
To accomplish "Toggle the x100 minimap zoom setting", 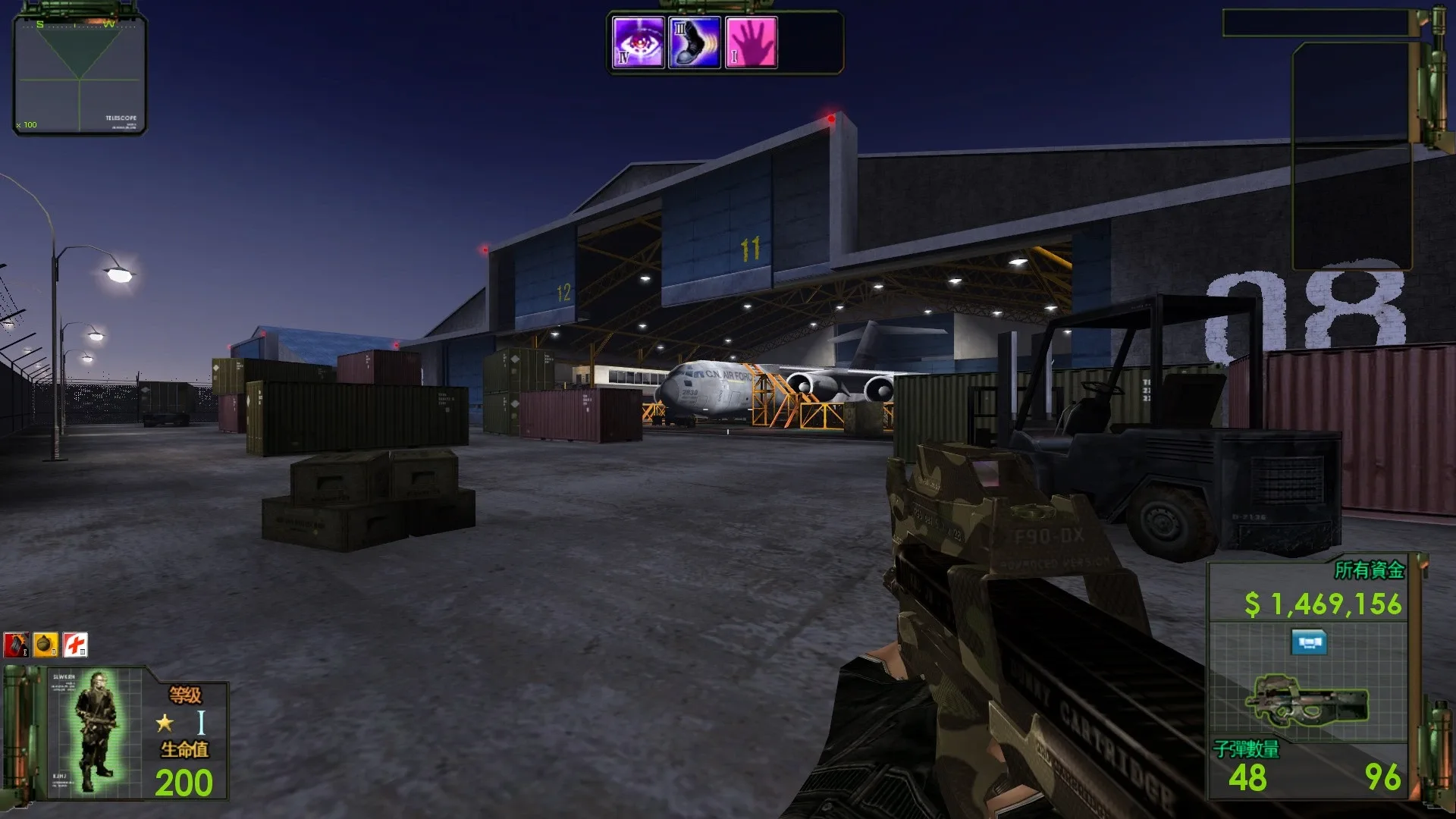I will 25,124.
